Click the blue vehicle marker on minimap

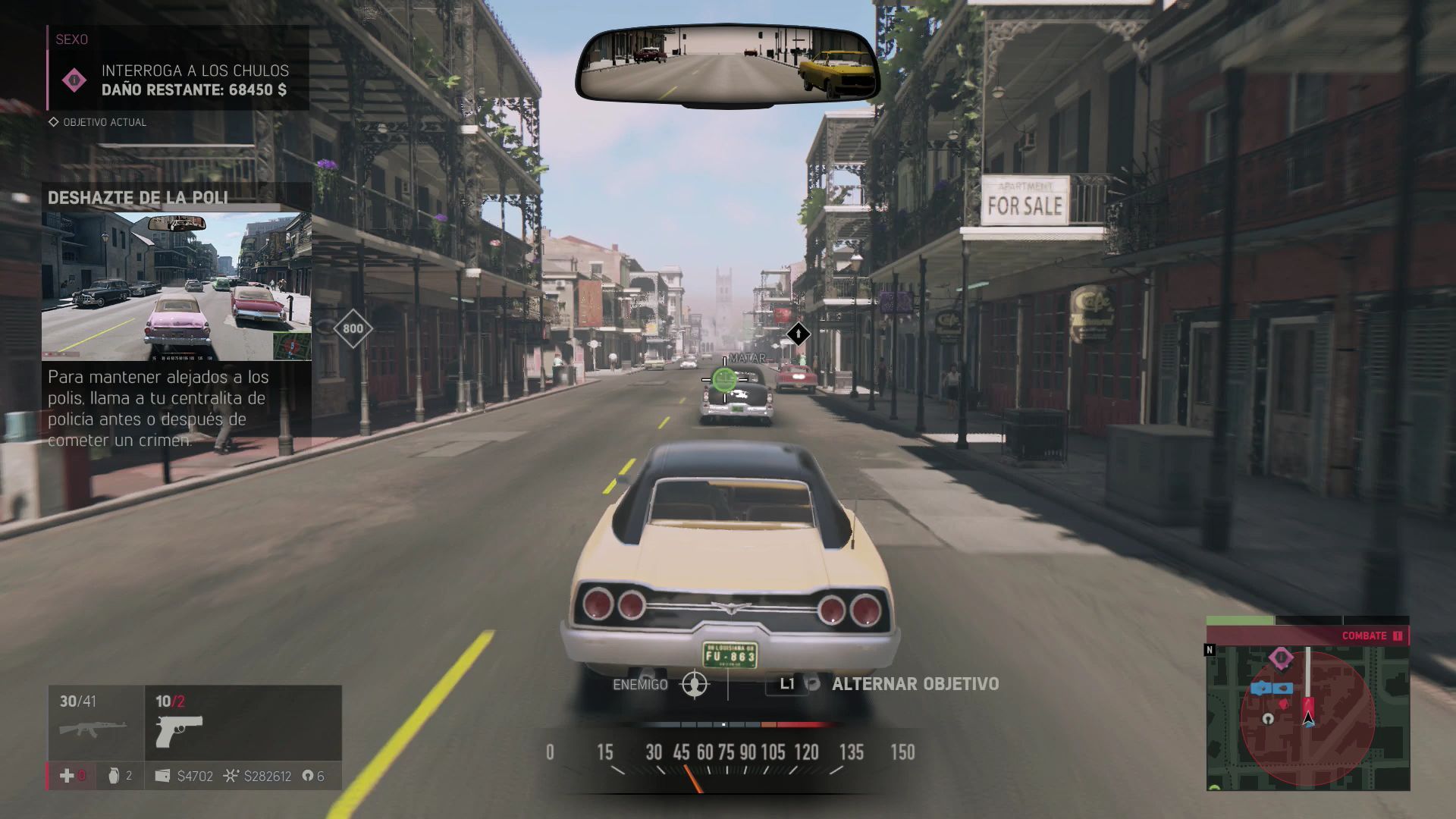click(1272, 689)
